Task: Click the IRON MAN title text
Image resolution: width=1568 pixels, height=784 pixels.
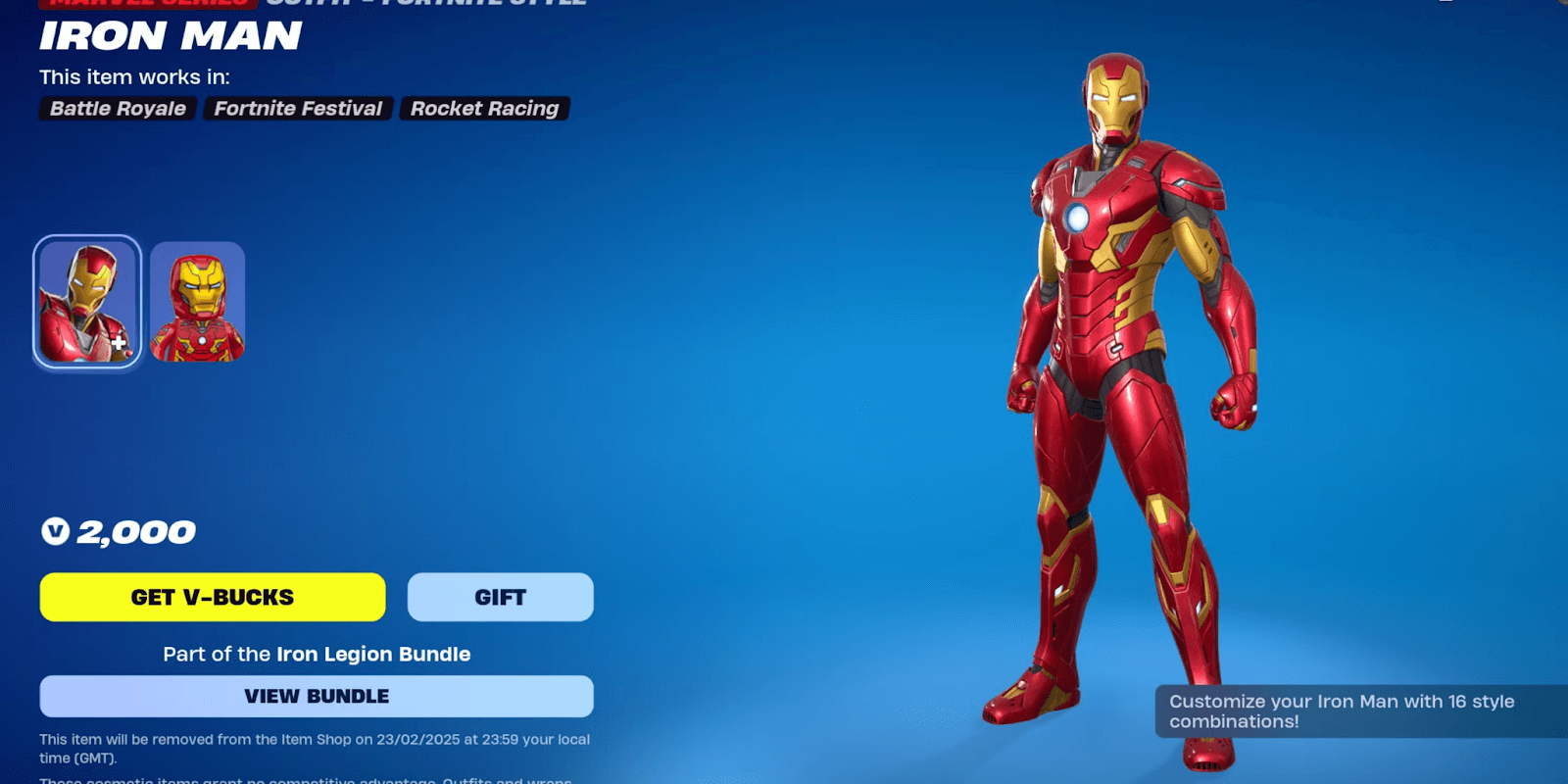Action: 169,37
